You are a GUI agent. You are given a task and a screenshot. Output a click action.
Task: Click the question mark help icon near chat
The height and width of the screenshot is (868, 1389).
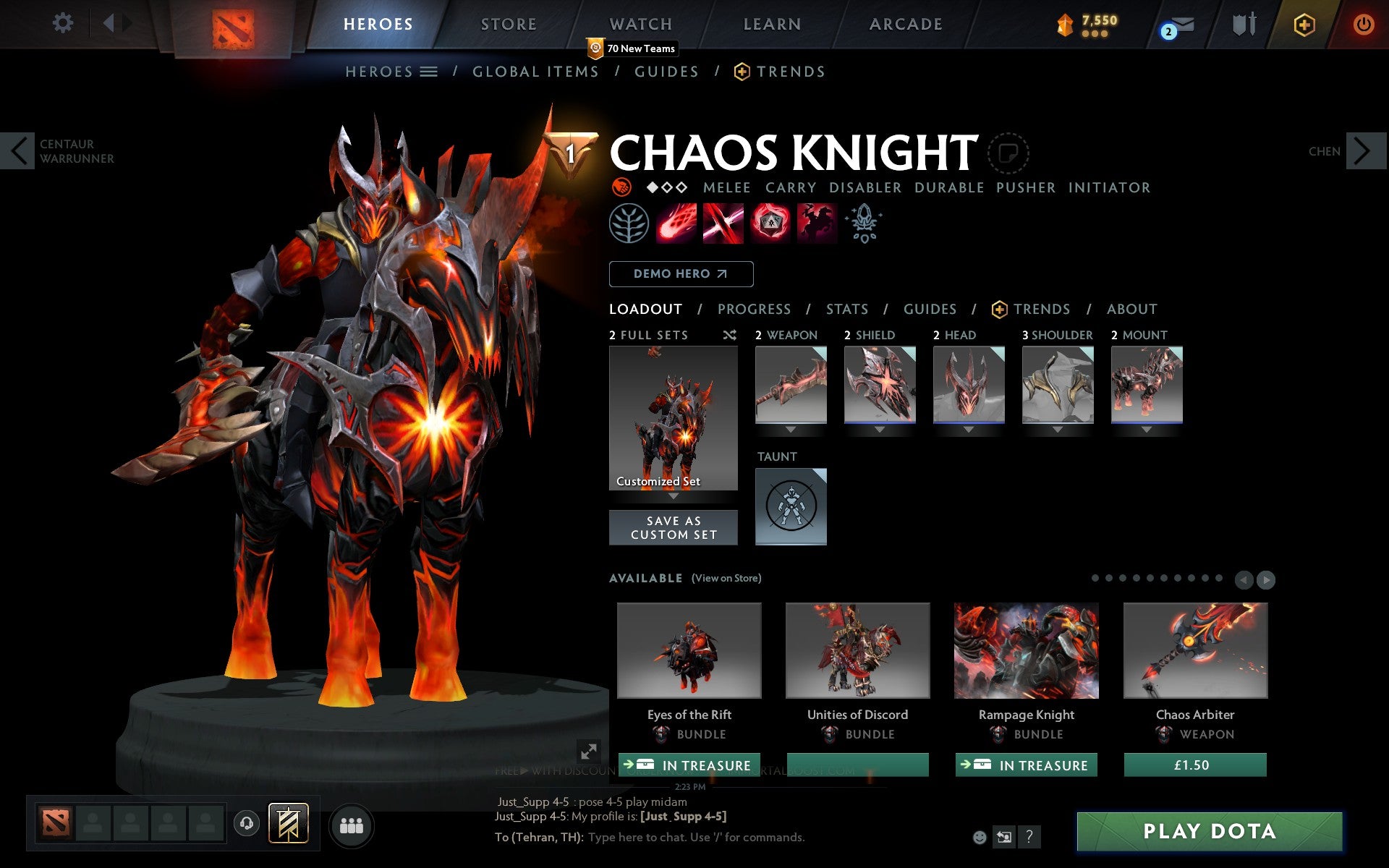1029,838
